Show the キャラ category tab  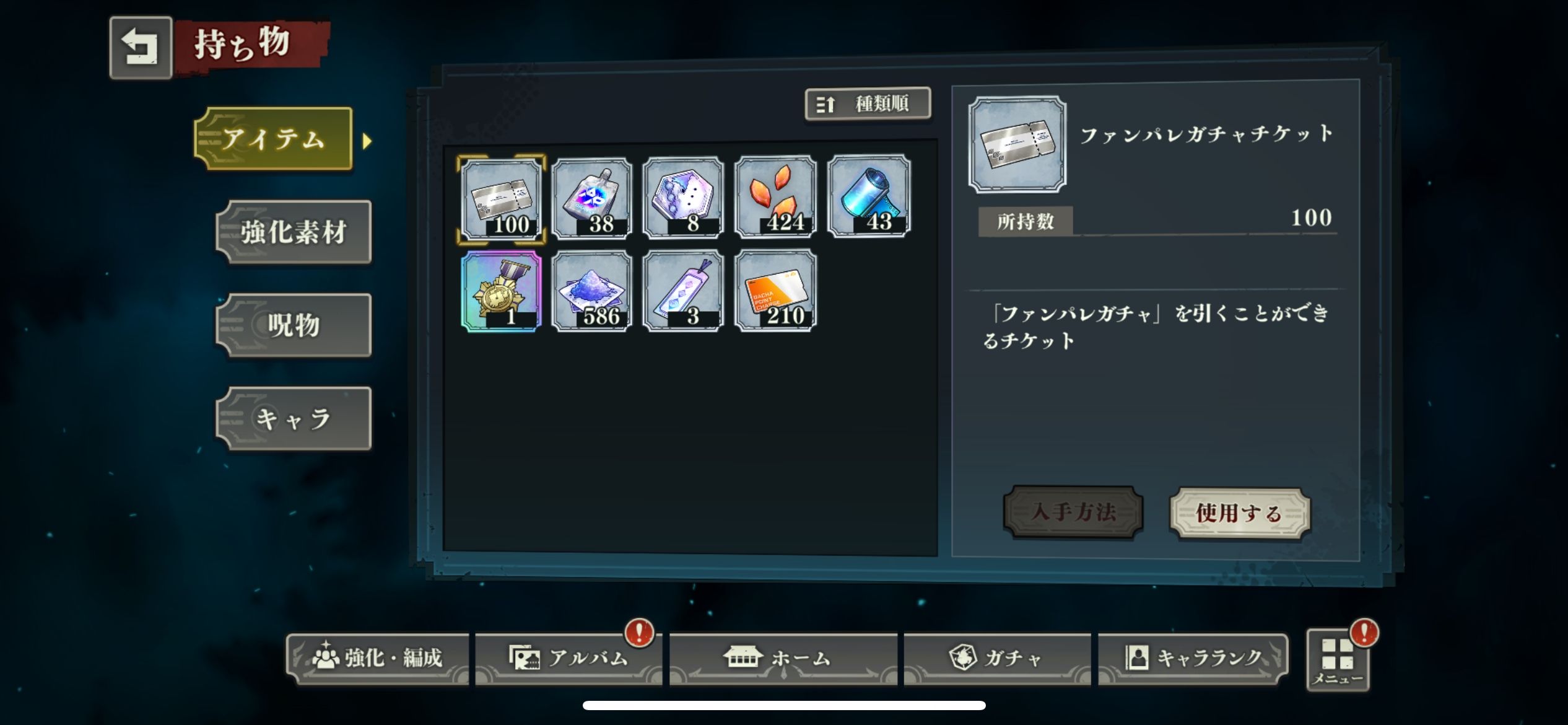point(294,419)
